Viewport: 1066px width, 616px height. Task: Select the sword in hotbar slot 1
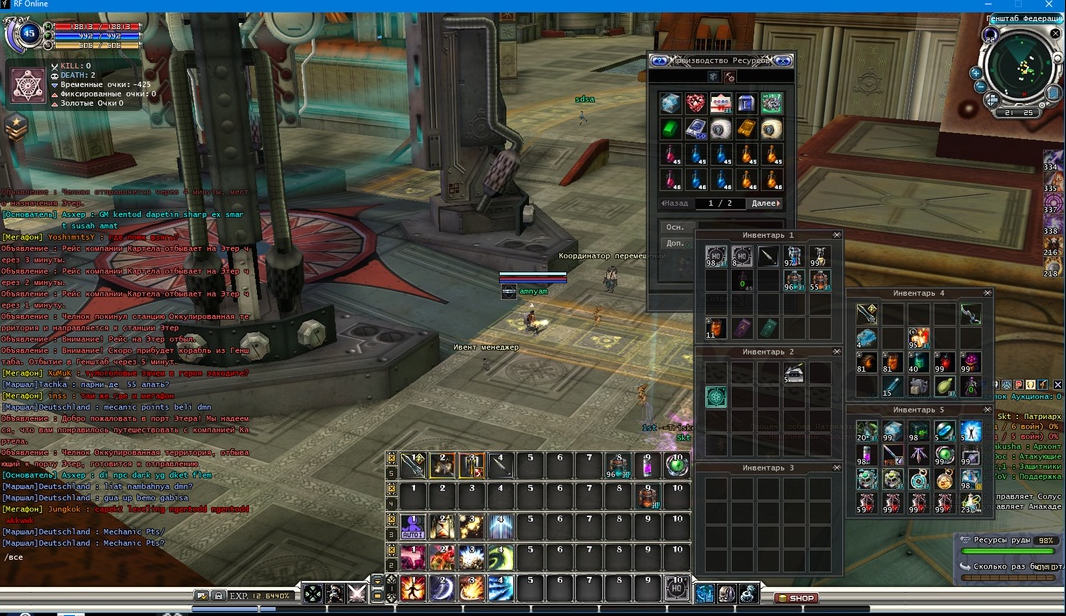[412, 465]
